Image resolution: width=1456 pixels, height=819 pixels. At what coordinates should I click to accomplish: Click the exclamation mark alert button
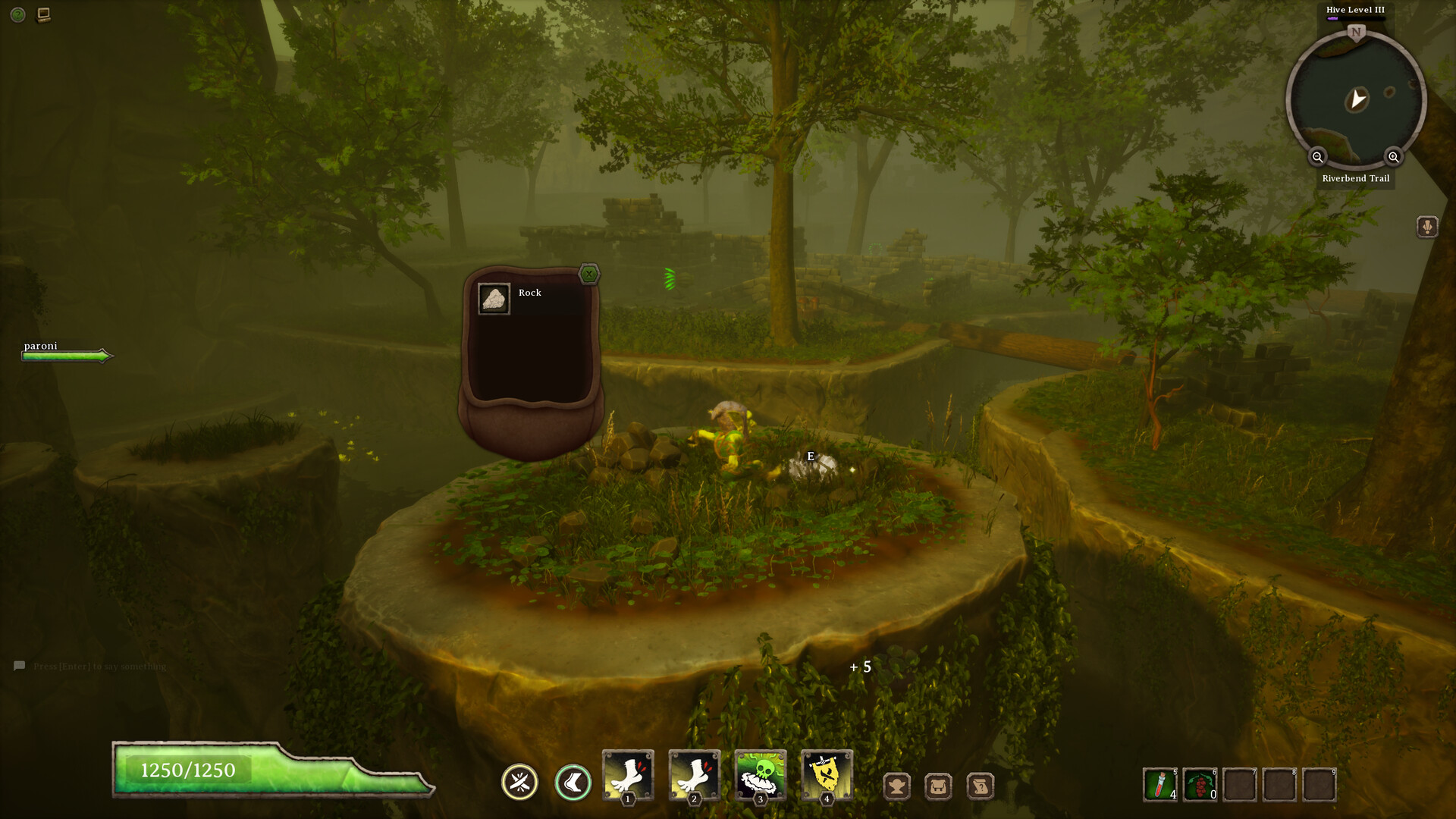pyautogui.click(x=1427, y=227)
